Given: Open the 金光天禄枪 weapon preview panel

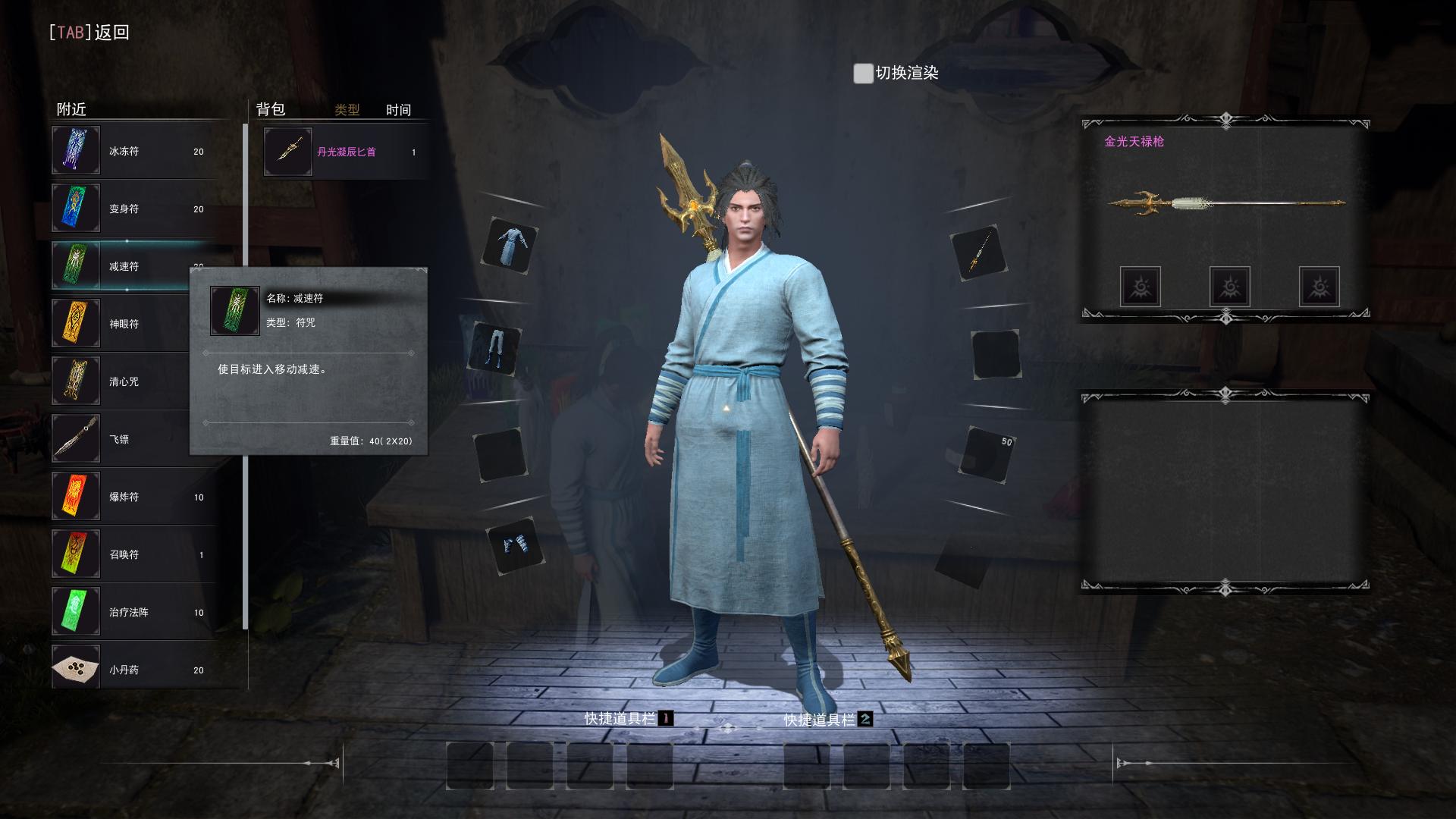Looking at the screenshot, I should [x=1225, y=203].
